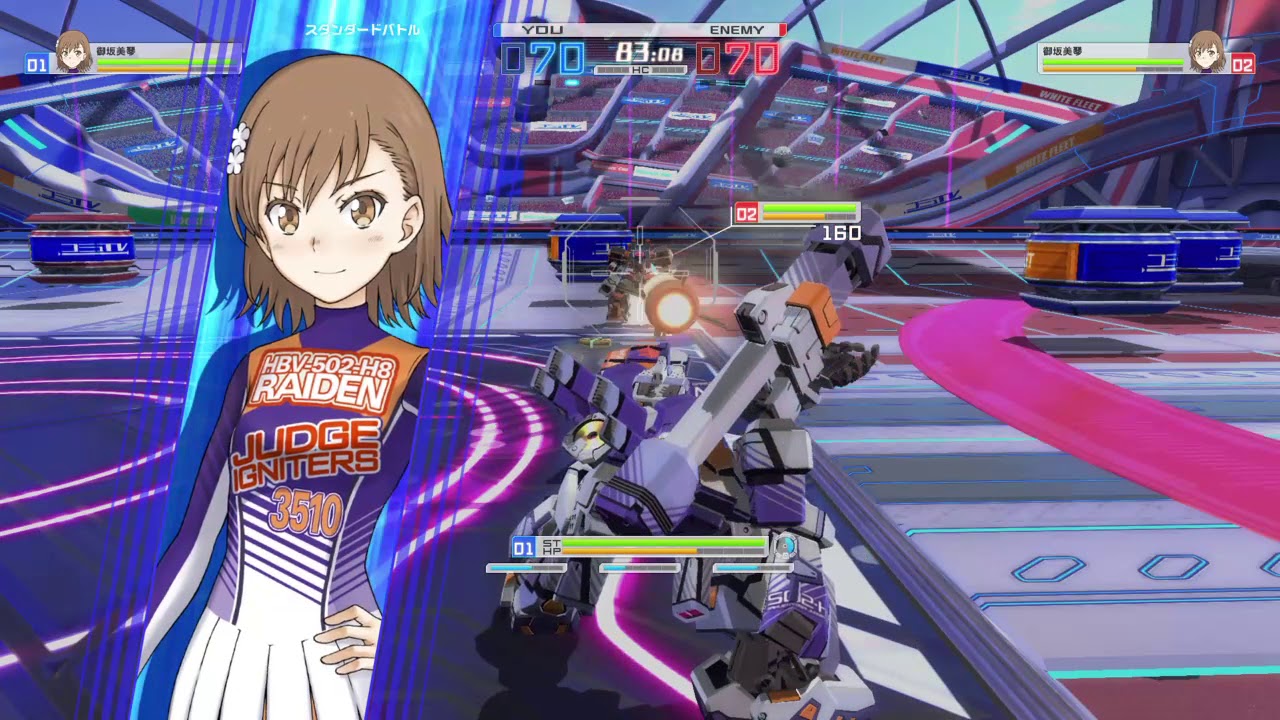Click the orange 02 enemy marker above target
The width and height of the screenshot is (1280, 720).
[747, 212]
